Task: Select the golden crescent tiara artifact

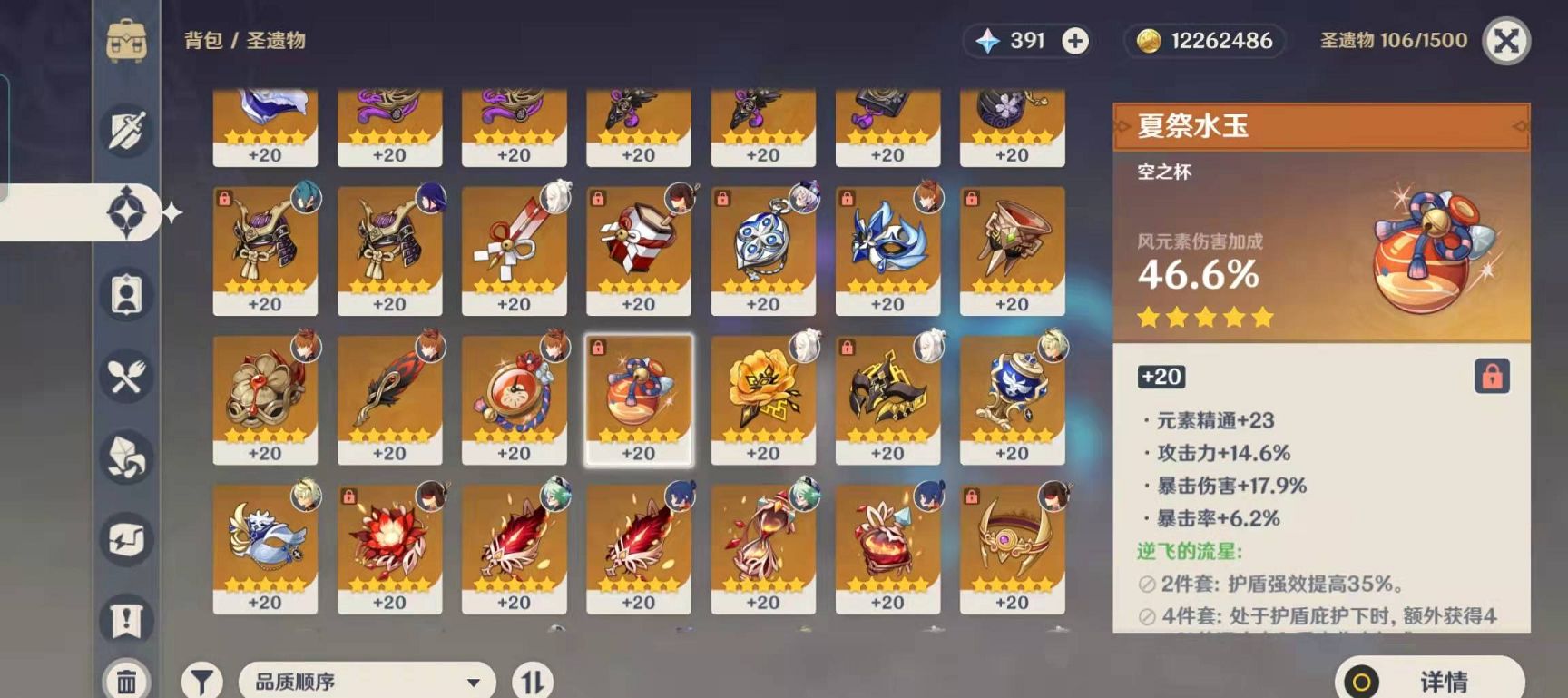Action: pos(1012,547)
